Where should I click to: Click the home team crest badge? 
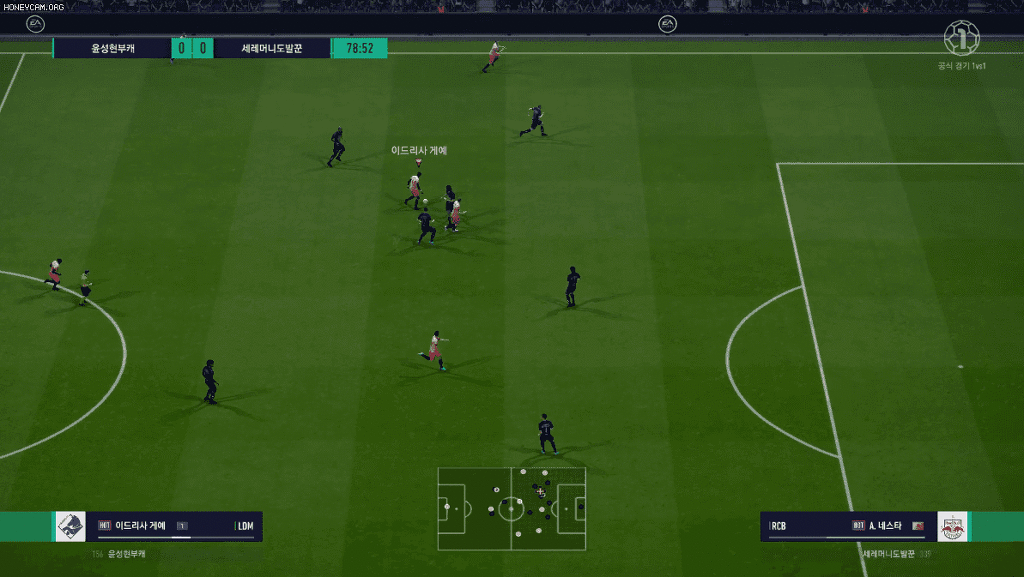(x=72, y=526)
